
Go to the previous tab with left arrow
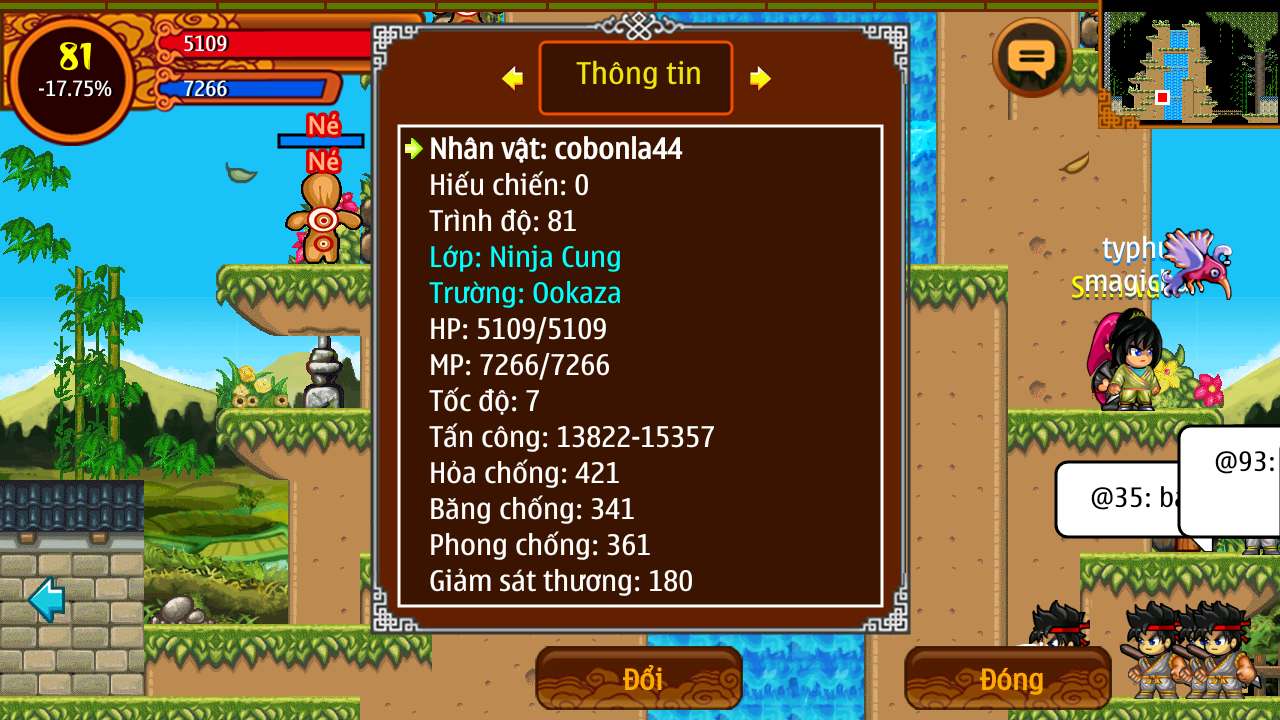pyautogui.click(x=513, y=78)
